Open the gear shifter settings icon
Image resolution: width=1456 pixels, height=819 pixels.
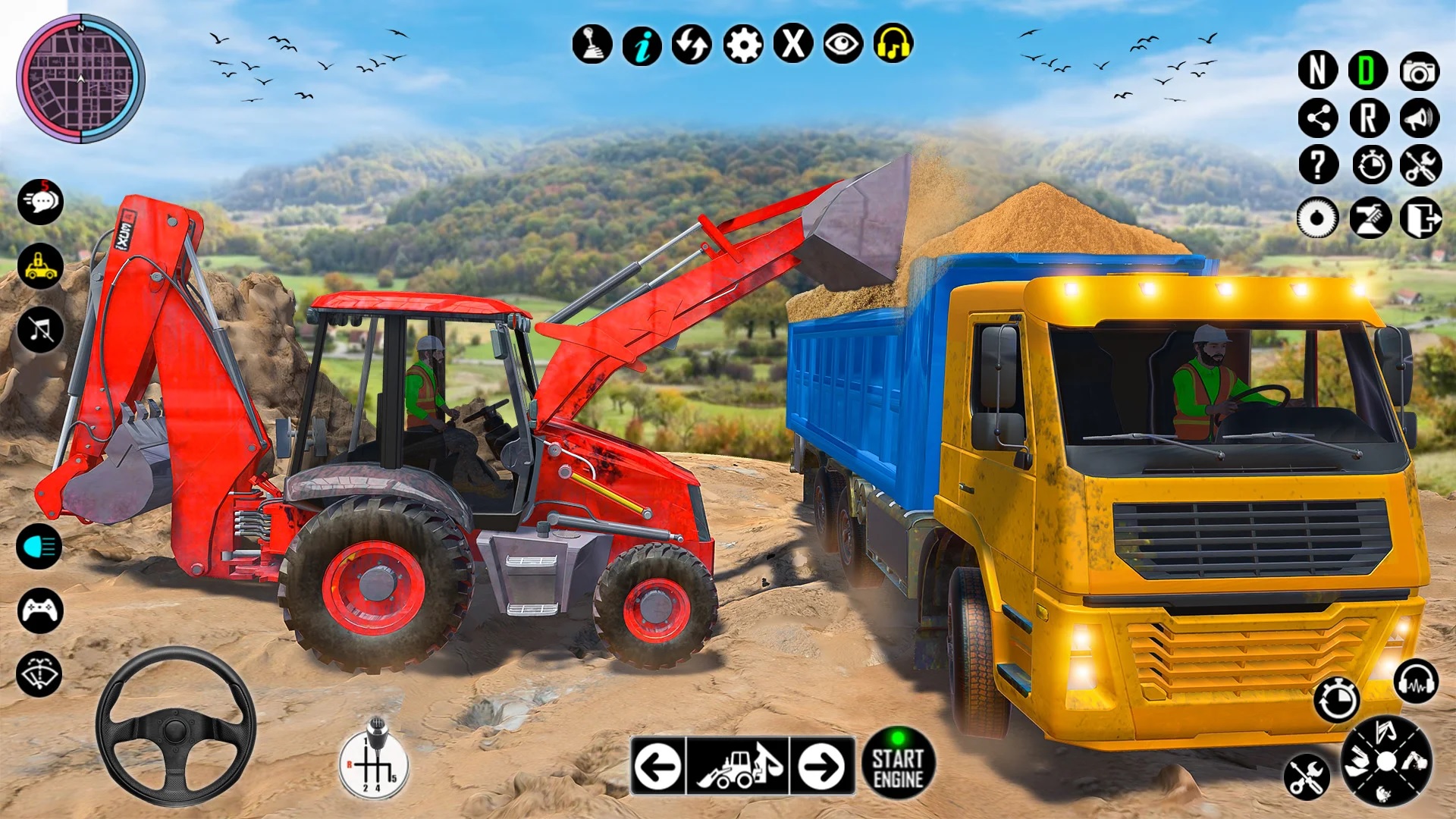click(x=593, y=45)
